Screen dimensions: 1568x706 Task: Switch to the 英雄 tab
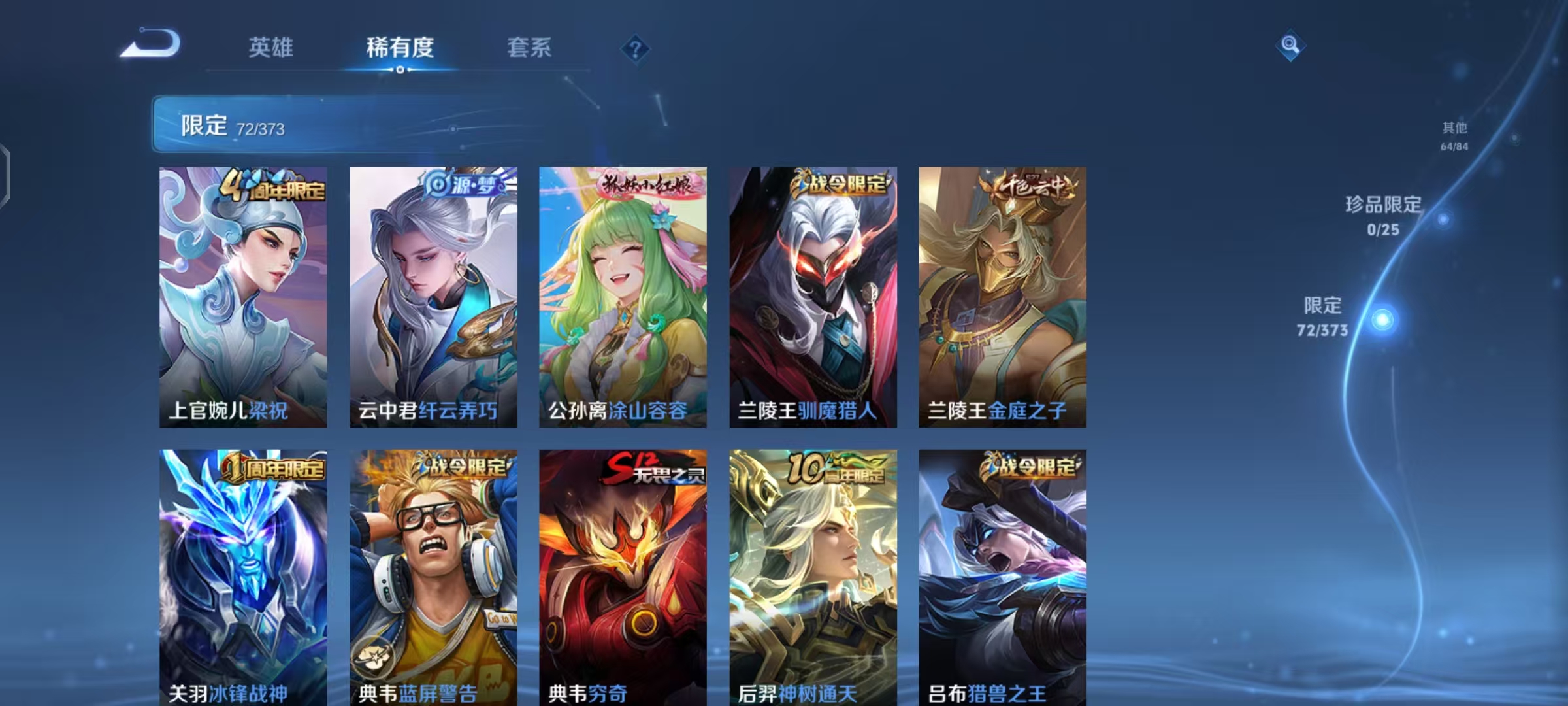coord(270,47)
